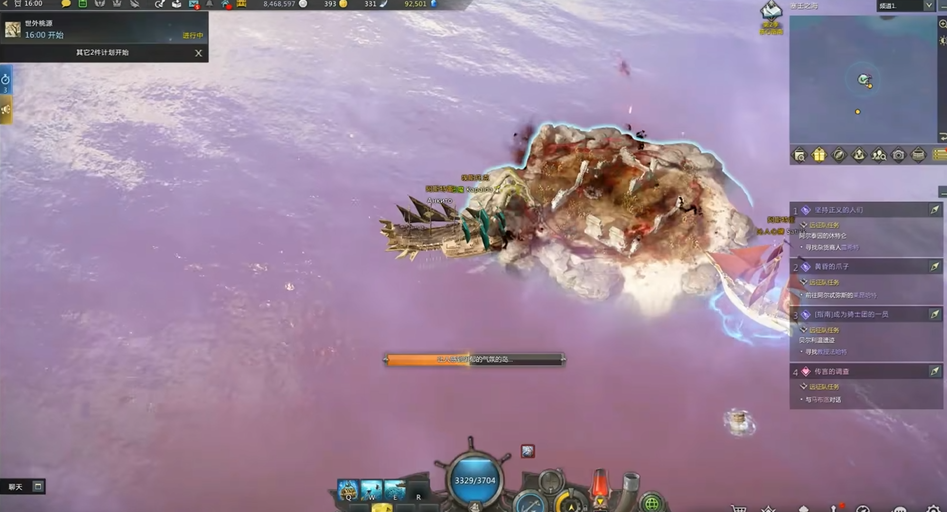947x512 pixels.
Task: Open the gift box icon under the minimap
Action: point(819,155)
